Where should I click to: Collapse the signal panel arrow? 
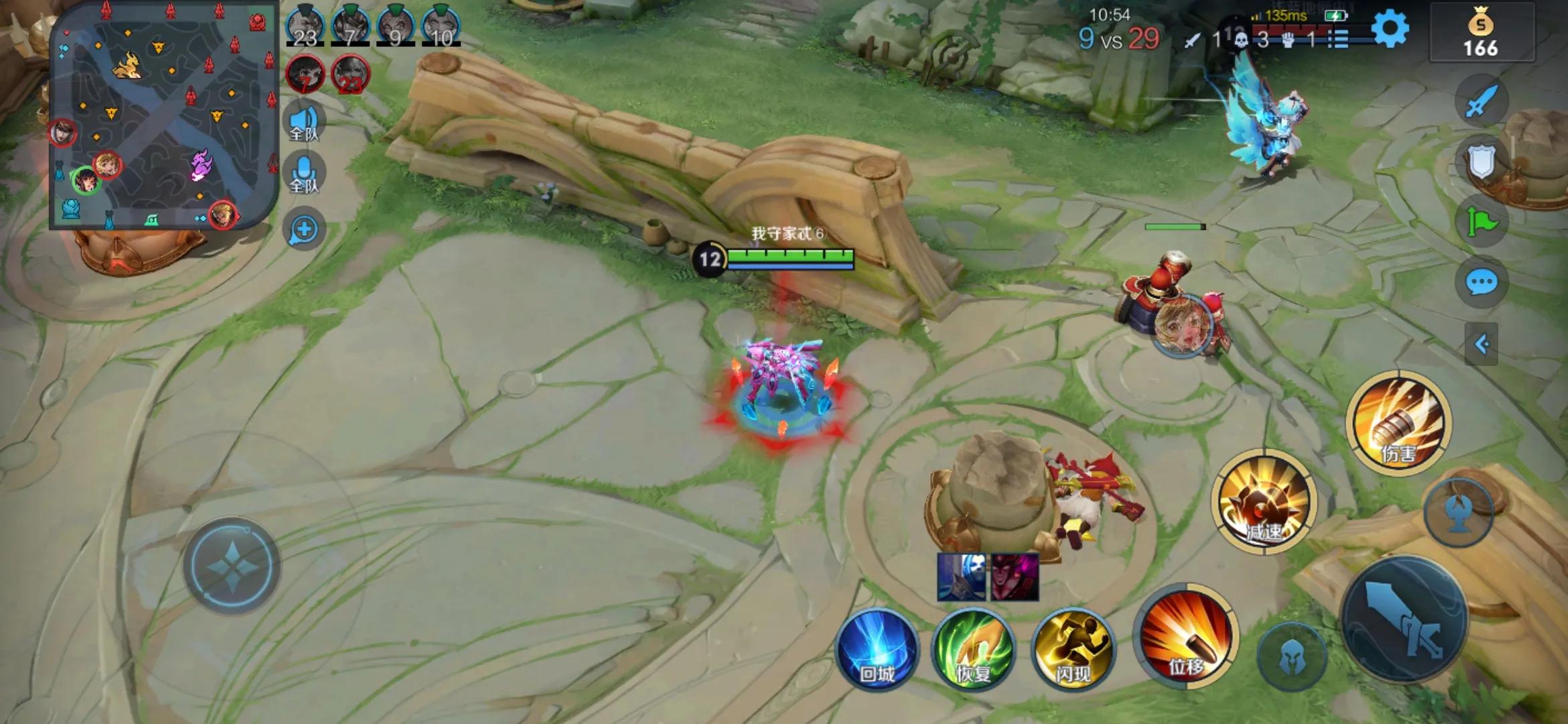pyautogui.click(x=1482, y=345)
